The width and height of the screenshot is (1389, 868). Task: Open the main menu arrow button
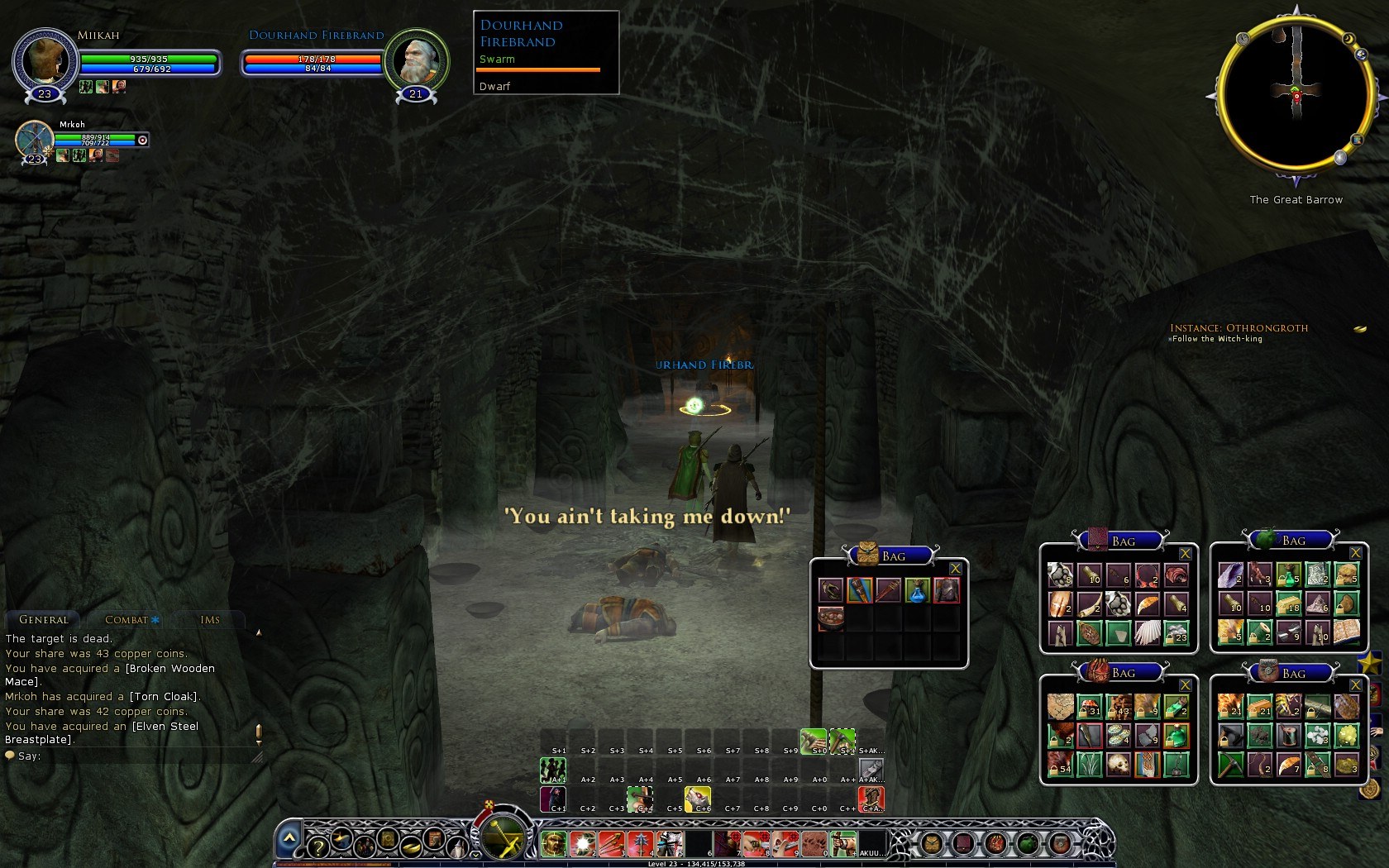click(x=289, y=838)
